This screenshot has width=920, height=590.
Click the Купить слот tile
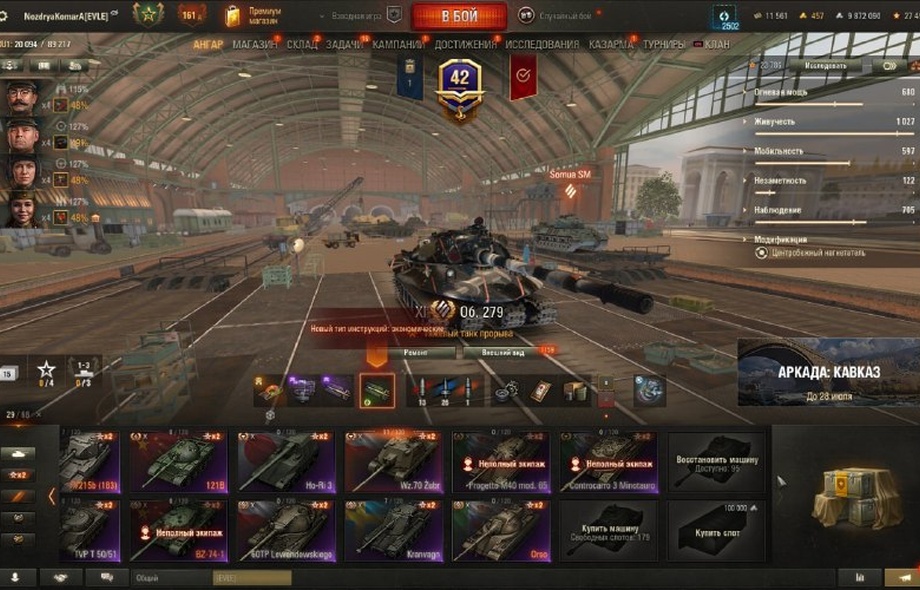[x=717, y=531]
